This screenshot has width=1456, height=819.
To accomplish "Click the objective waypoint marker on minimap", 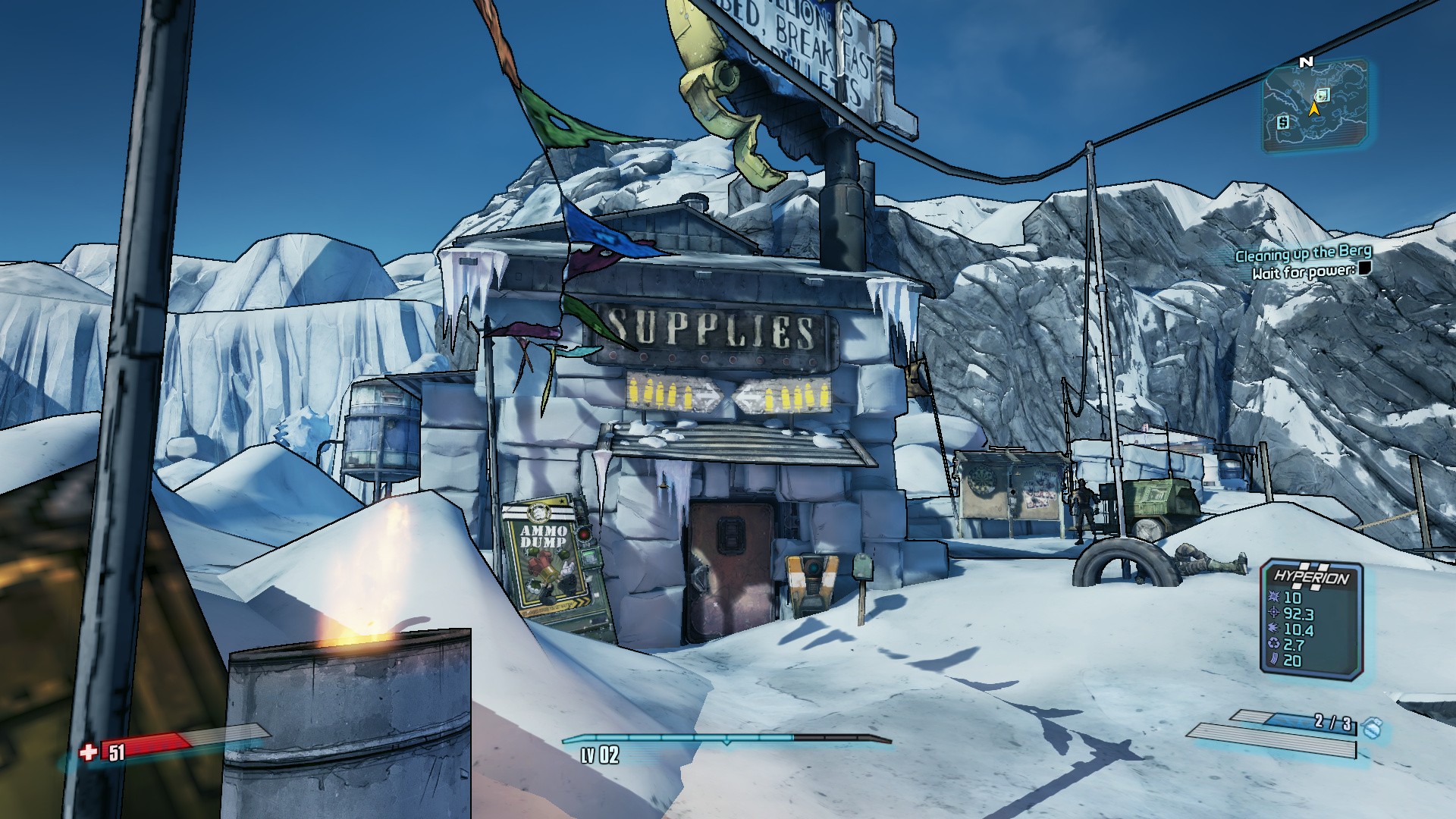I will click(1323, 95).
